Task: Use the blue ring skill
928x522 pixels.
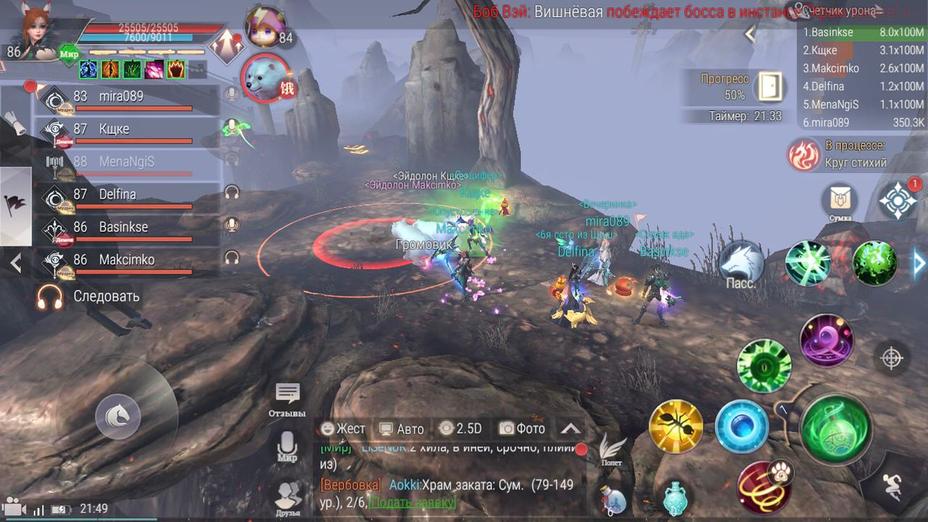Action: pyautogui.click(x=742, y=426)
